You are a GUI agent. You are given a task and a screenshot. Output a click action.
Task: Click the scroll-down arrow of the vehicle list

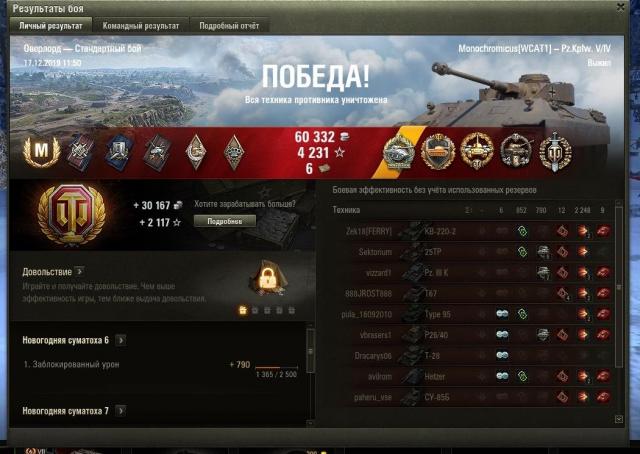pyautogui.click(x=619, y=419)
